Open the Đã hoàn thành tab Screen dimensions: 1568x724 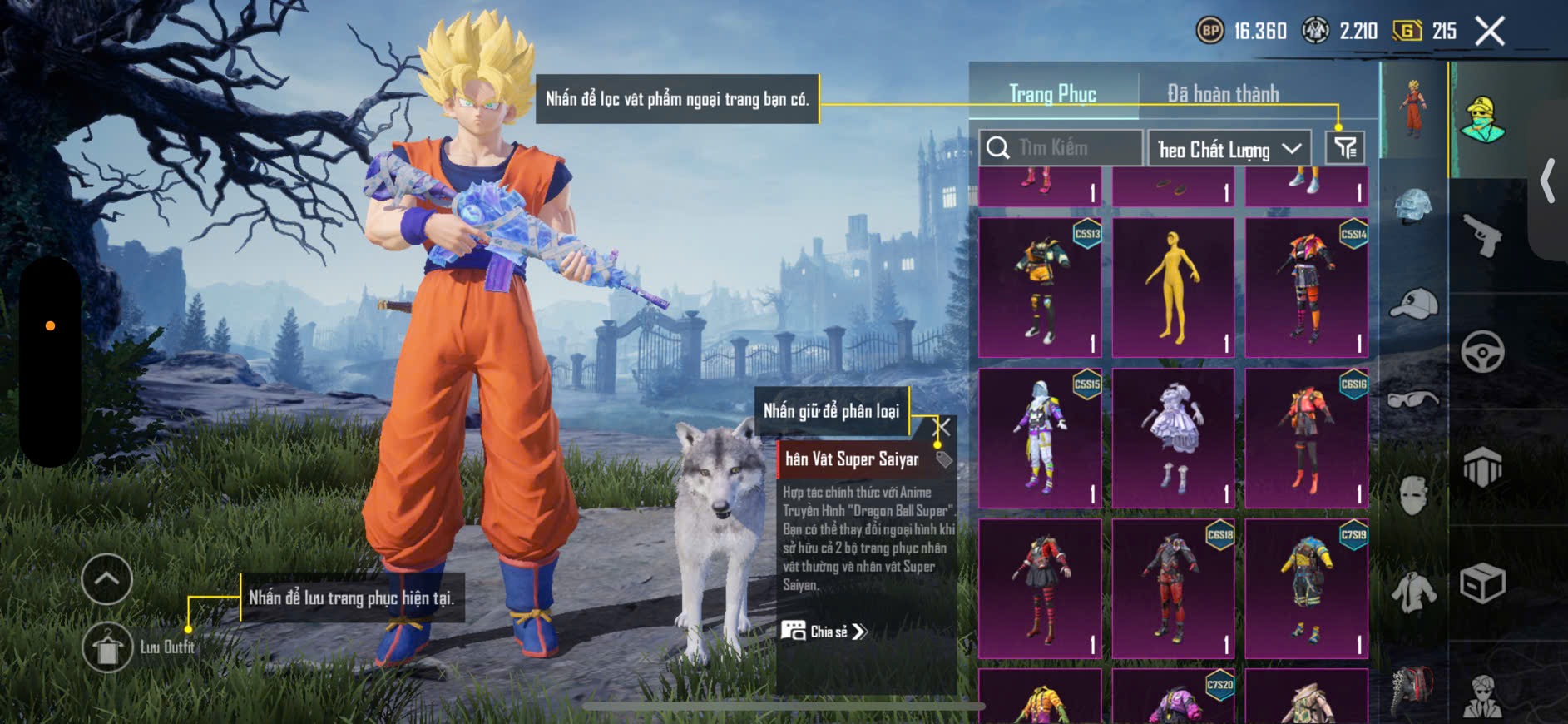tap(1223, 94)
